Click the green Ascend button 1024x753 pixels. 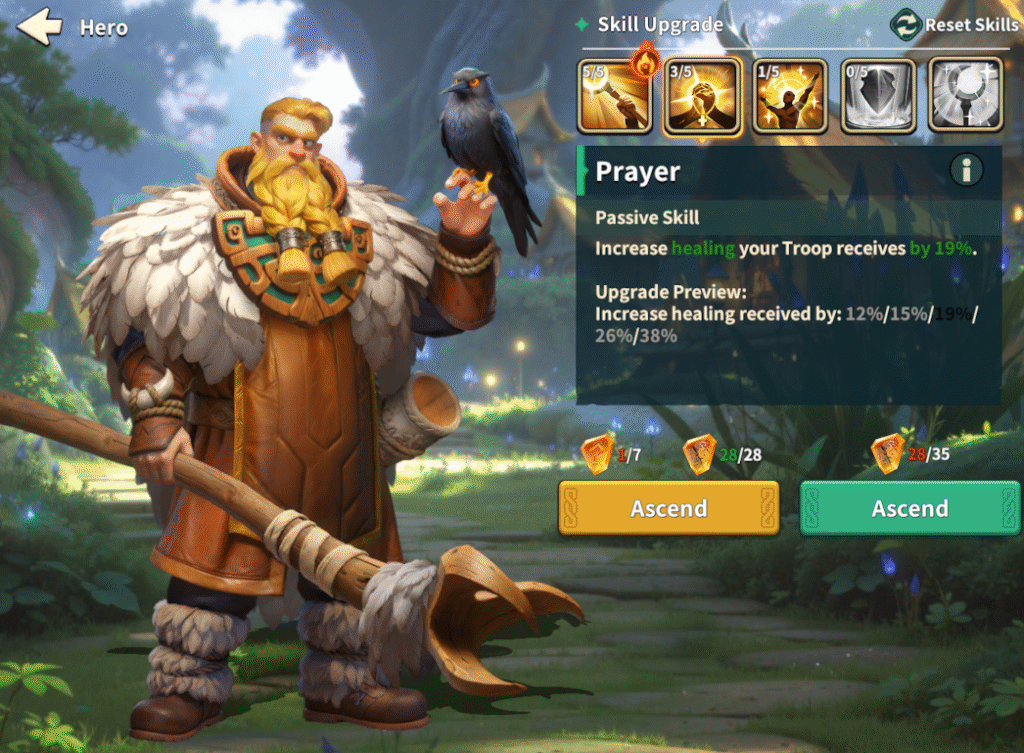(x=910, y=509)
